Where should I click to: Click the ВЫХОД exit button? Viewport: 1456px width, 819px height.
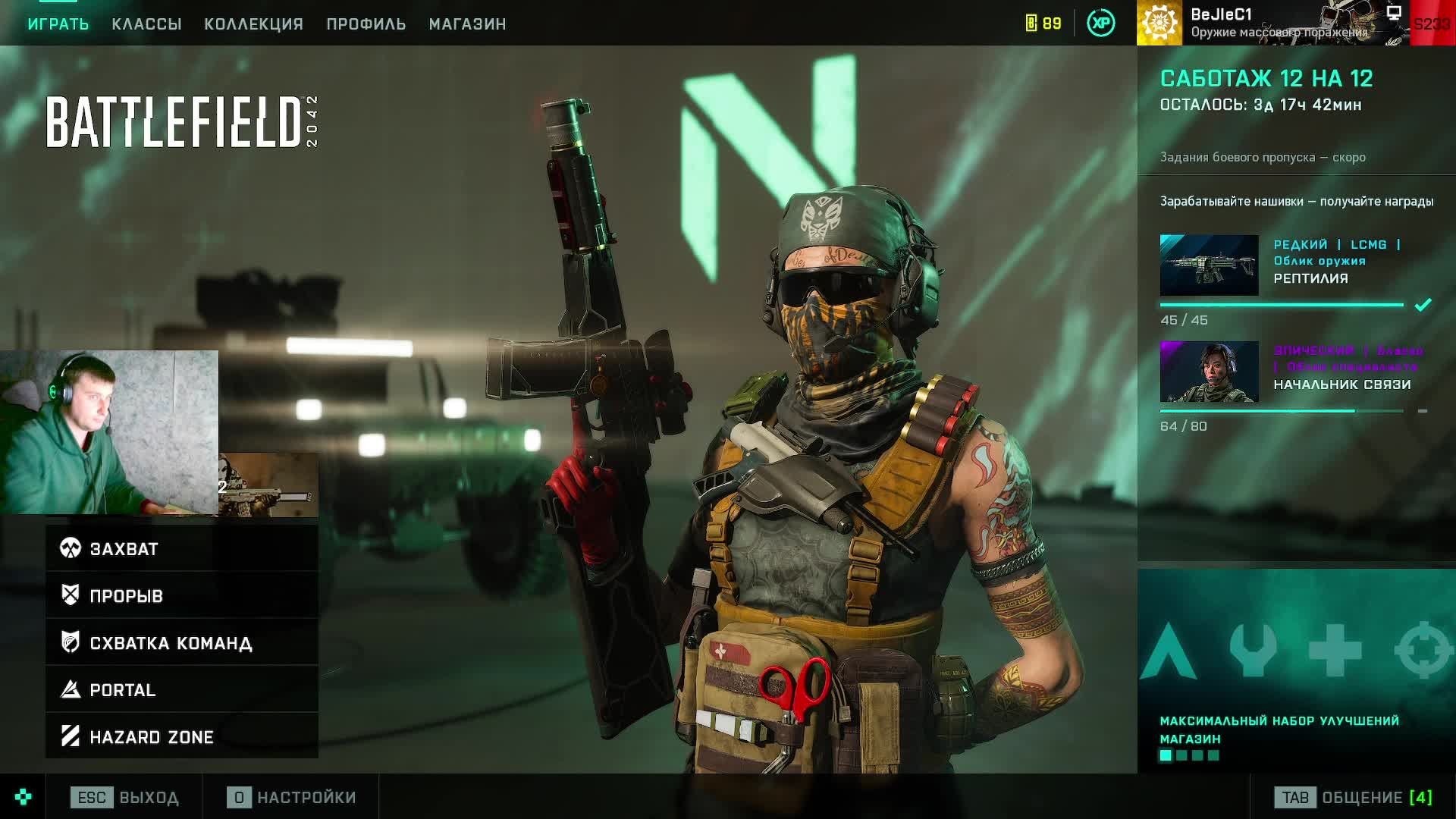pyautogui.click(x=125, y=798)
